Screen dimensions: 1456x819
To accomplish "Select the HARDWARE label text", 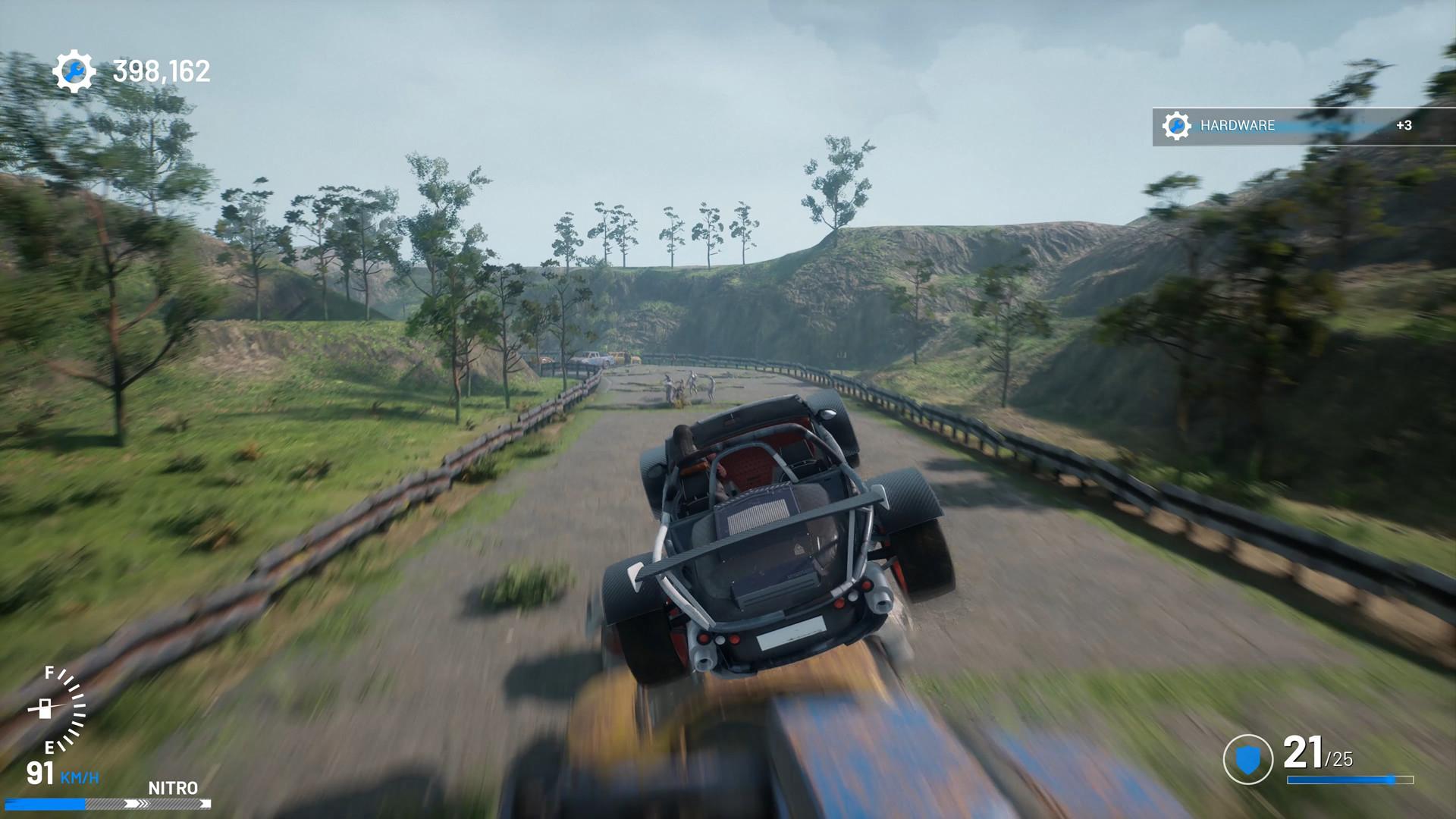I will tap(1237, 125).
